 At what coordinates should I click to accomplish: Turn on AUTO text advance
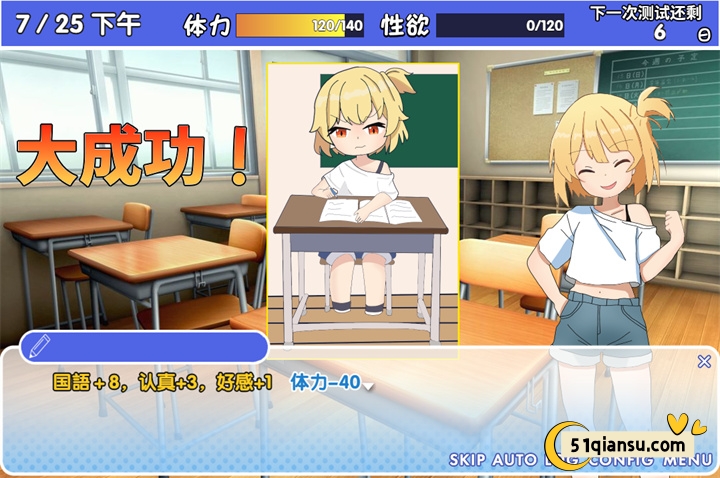click(x=516, y=461)
